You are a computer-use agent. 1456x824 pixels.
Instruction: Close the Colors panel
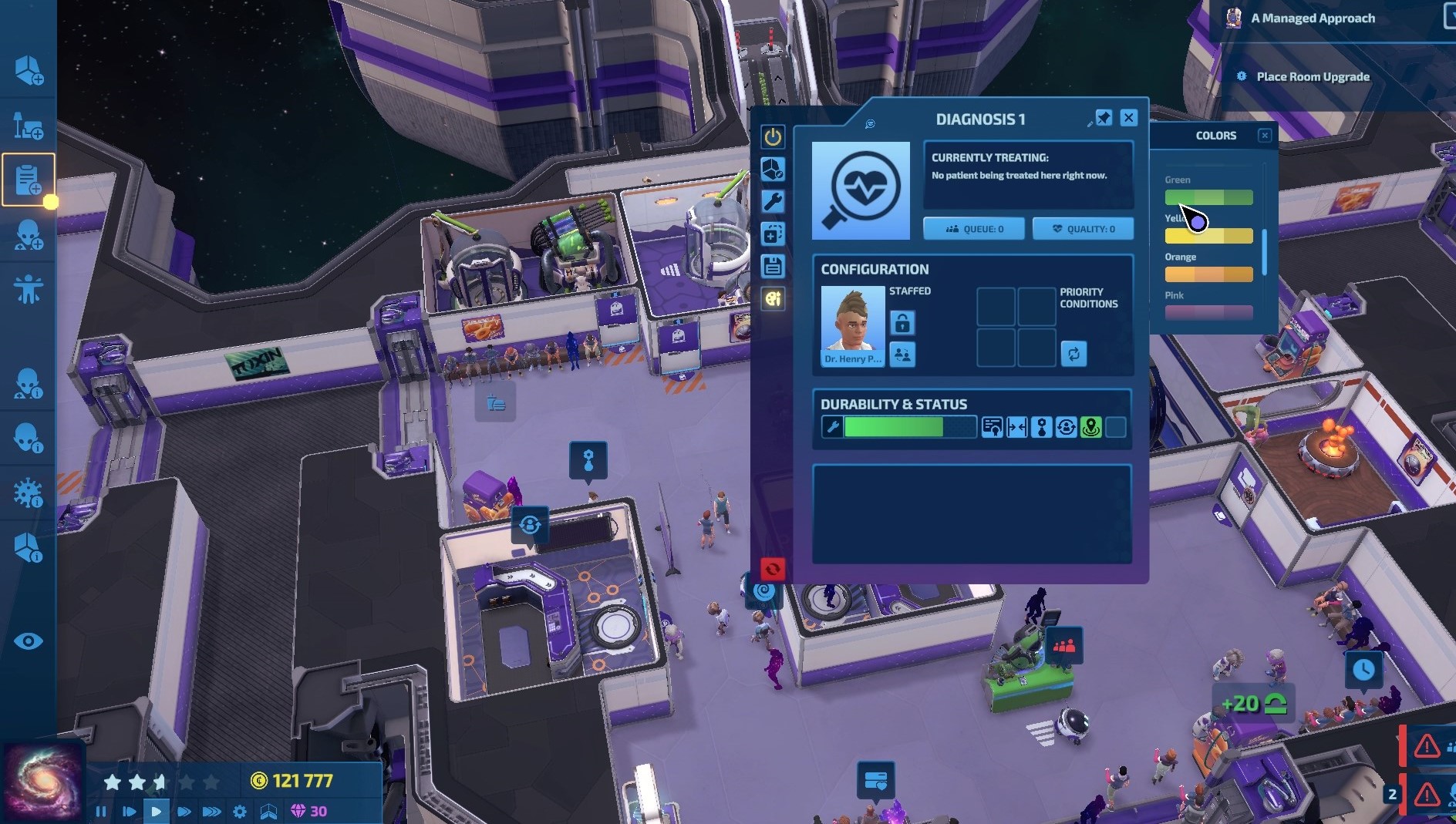1265,136
